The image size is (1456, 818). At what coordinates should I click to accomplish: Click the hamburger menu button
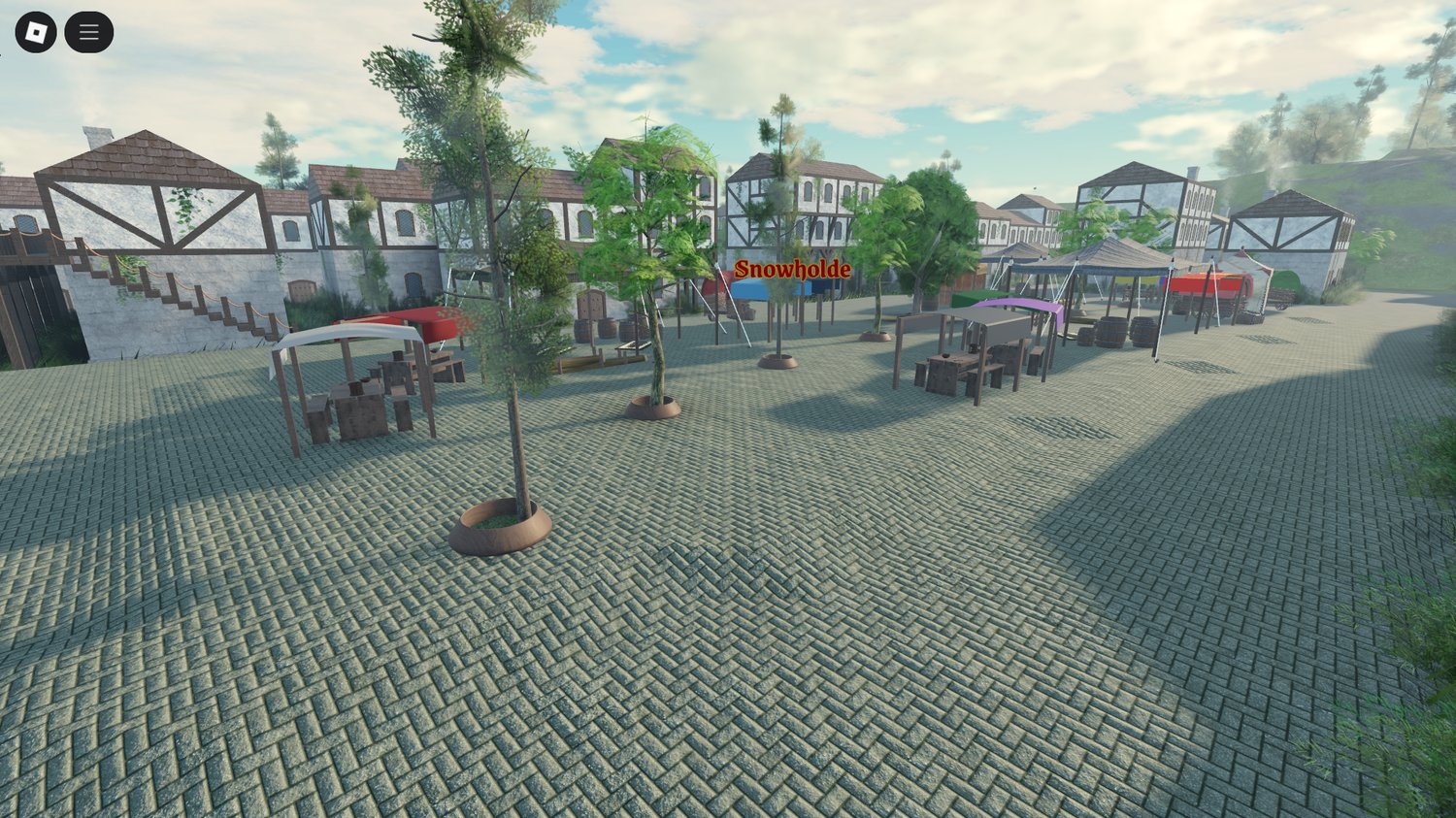(87, 30)
